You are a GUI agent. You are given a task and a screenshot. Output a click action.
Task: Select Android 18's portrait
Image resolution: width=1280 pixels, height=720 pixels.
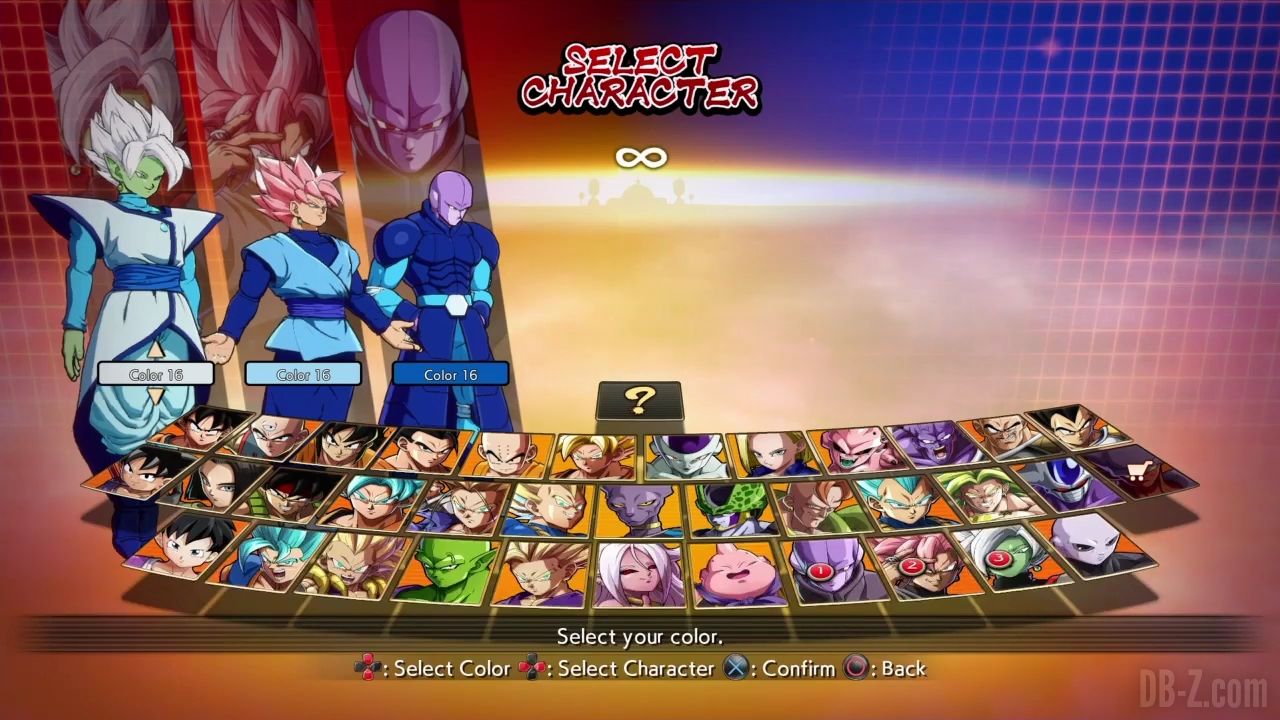pos(772,453)
